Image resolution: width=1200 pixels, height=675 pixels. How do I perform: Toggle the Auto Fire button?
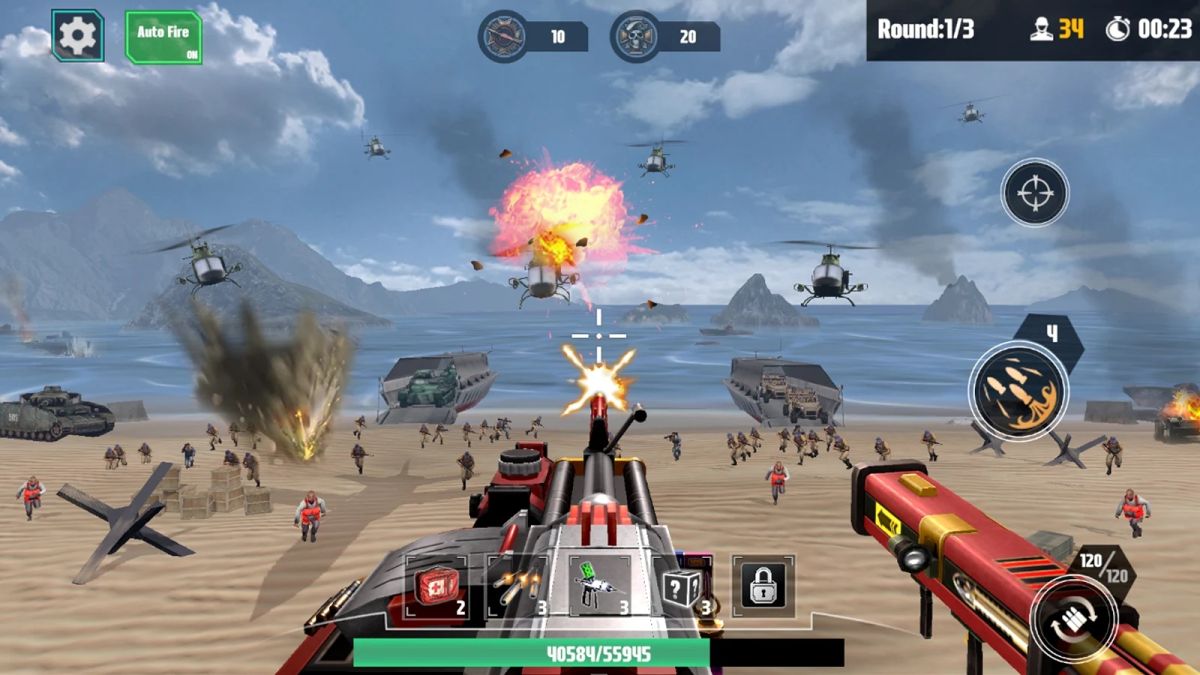click(x=163, y=38)
